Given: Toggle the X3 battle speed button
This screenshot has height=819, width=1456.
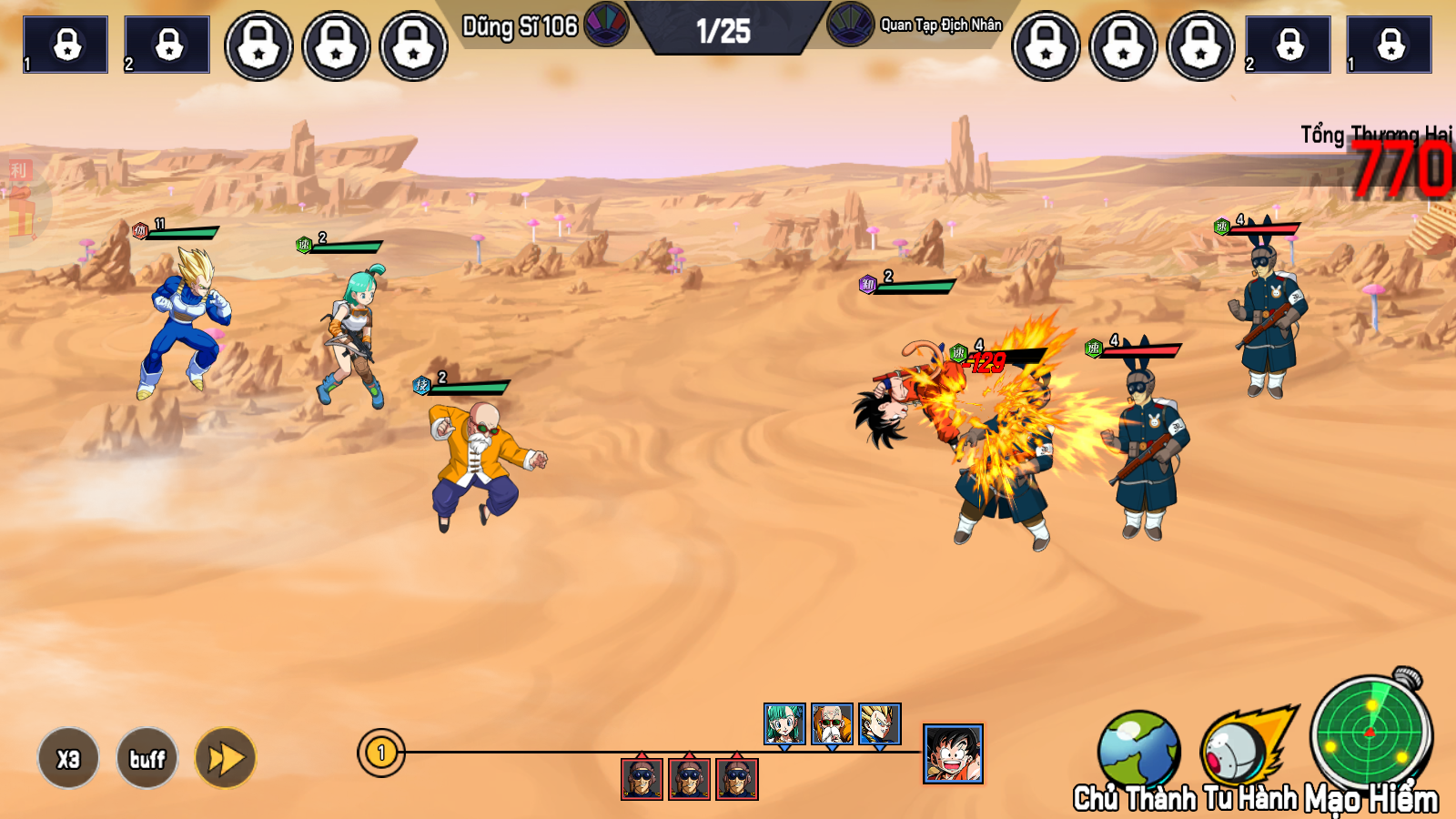Looking at the screenshot, I should (68, 758).
